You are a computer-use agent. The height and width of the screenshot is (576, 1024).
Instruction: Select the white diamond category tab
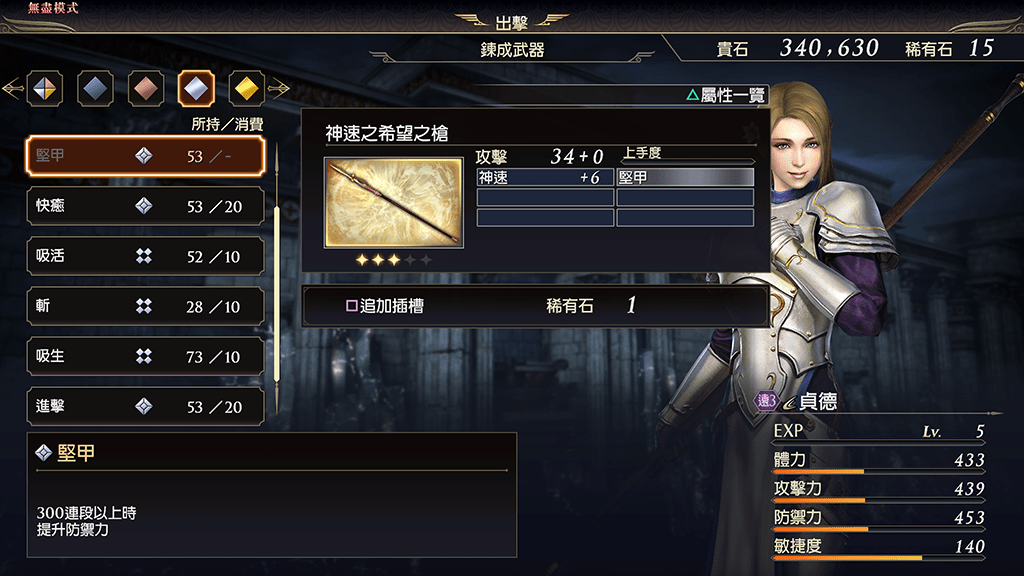point(196,89)
